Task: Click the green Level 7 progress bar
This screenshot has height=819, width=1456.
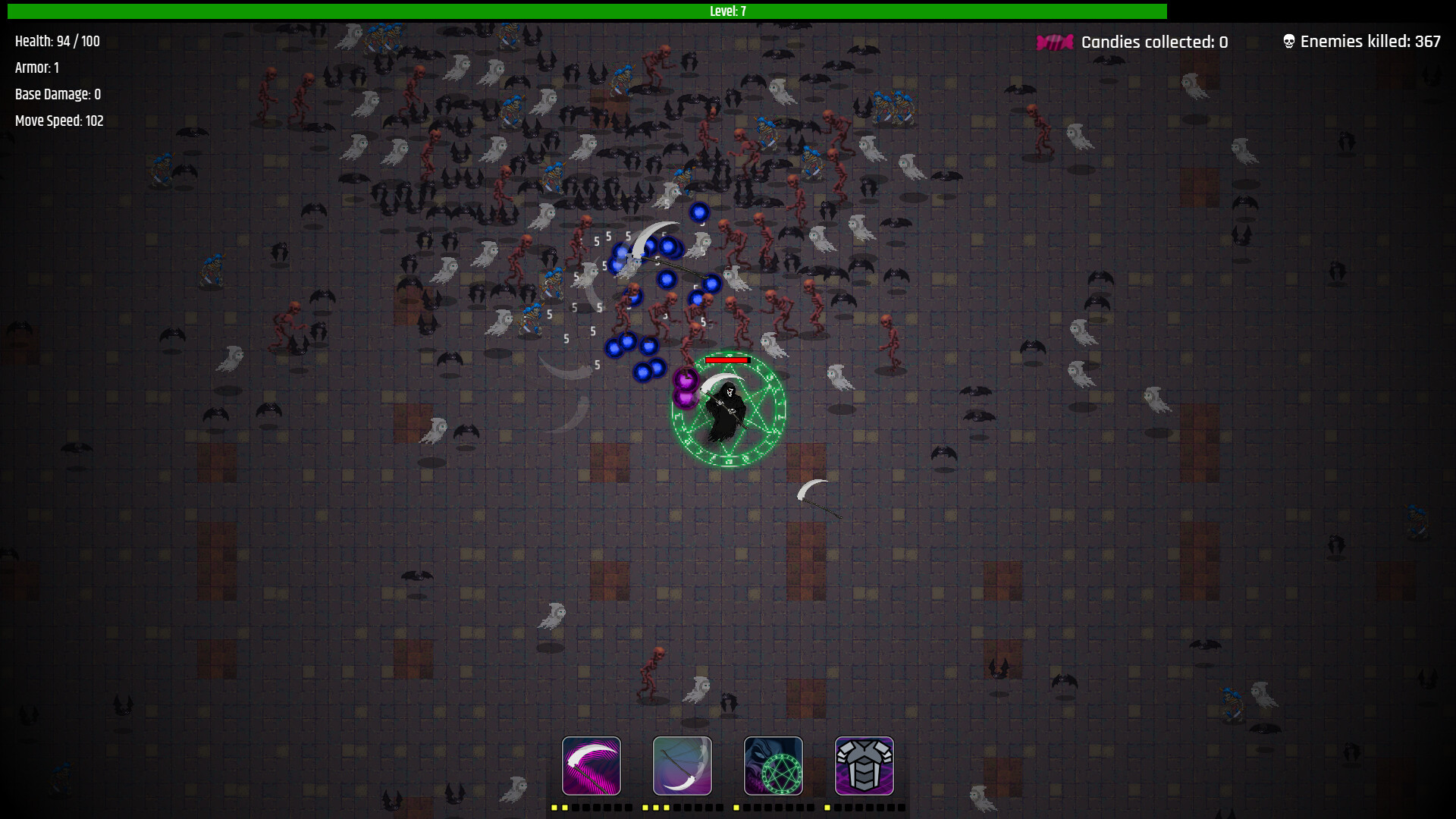Action: [x=728, y=11]
